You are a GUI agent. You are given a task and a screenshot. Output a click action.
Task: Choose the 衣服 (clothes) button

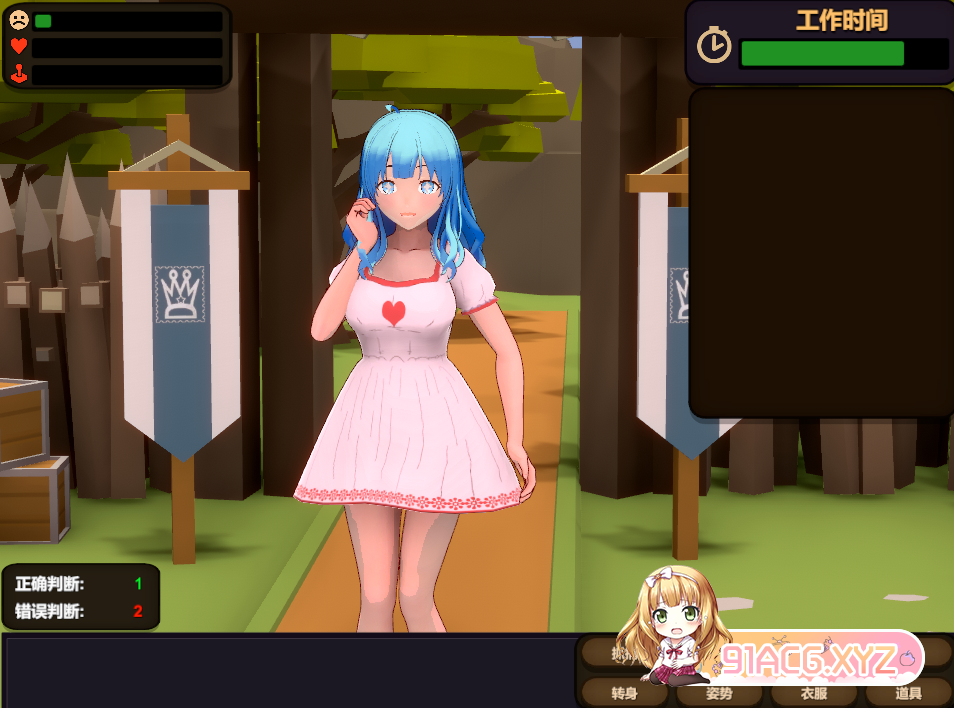coord(813,693)
